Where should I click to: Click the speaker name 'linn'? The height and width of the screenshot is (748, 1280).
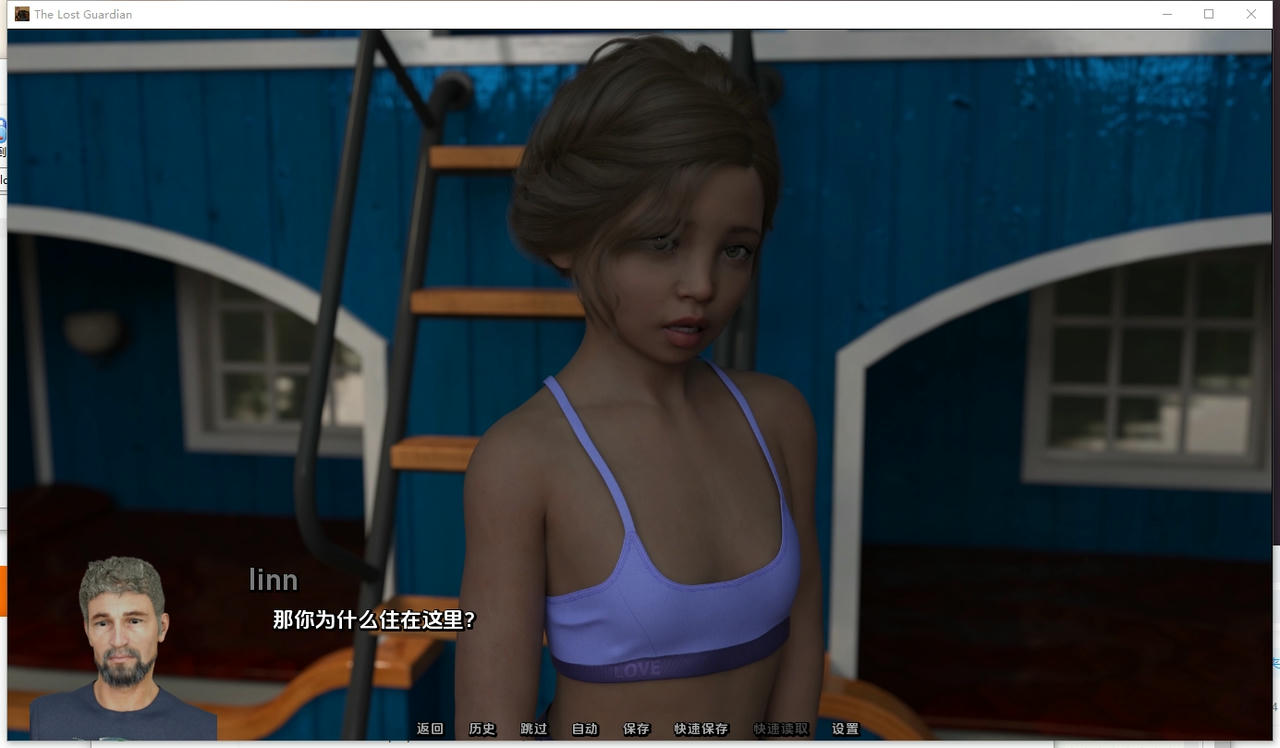click(x=273, y=579)
